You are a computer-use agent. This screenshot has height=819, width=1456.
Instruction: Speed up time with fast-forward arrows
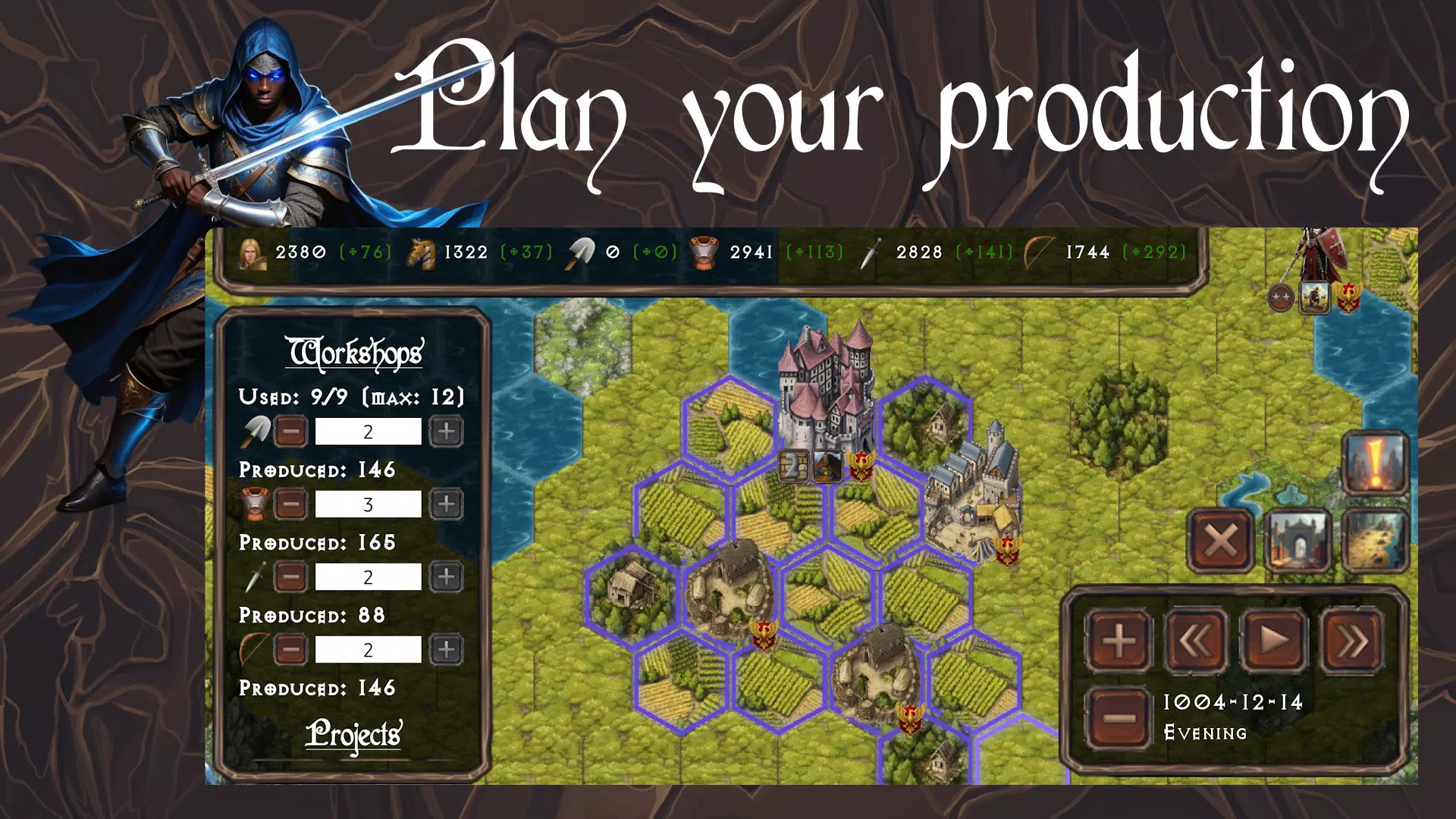point(1352,642)
